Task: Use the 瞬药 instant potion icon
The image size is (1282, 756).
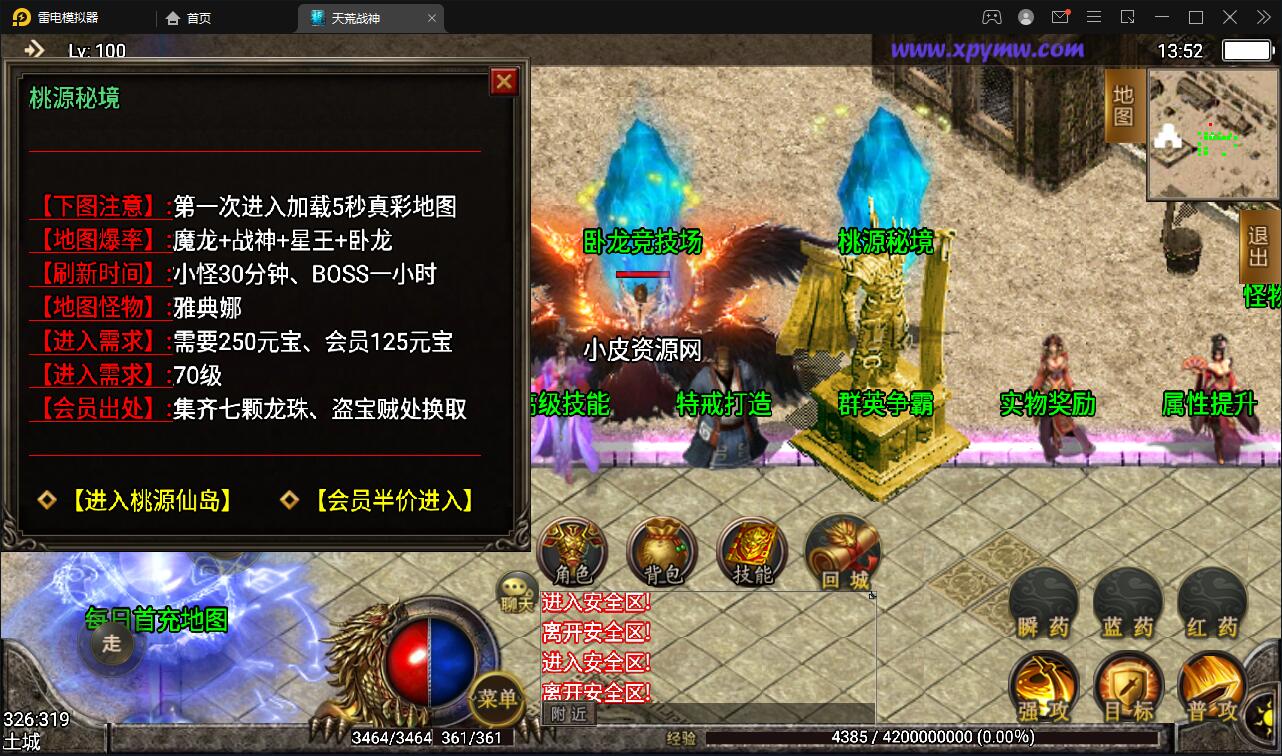Action: tap(1043, 598)
